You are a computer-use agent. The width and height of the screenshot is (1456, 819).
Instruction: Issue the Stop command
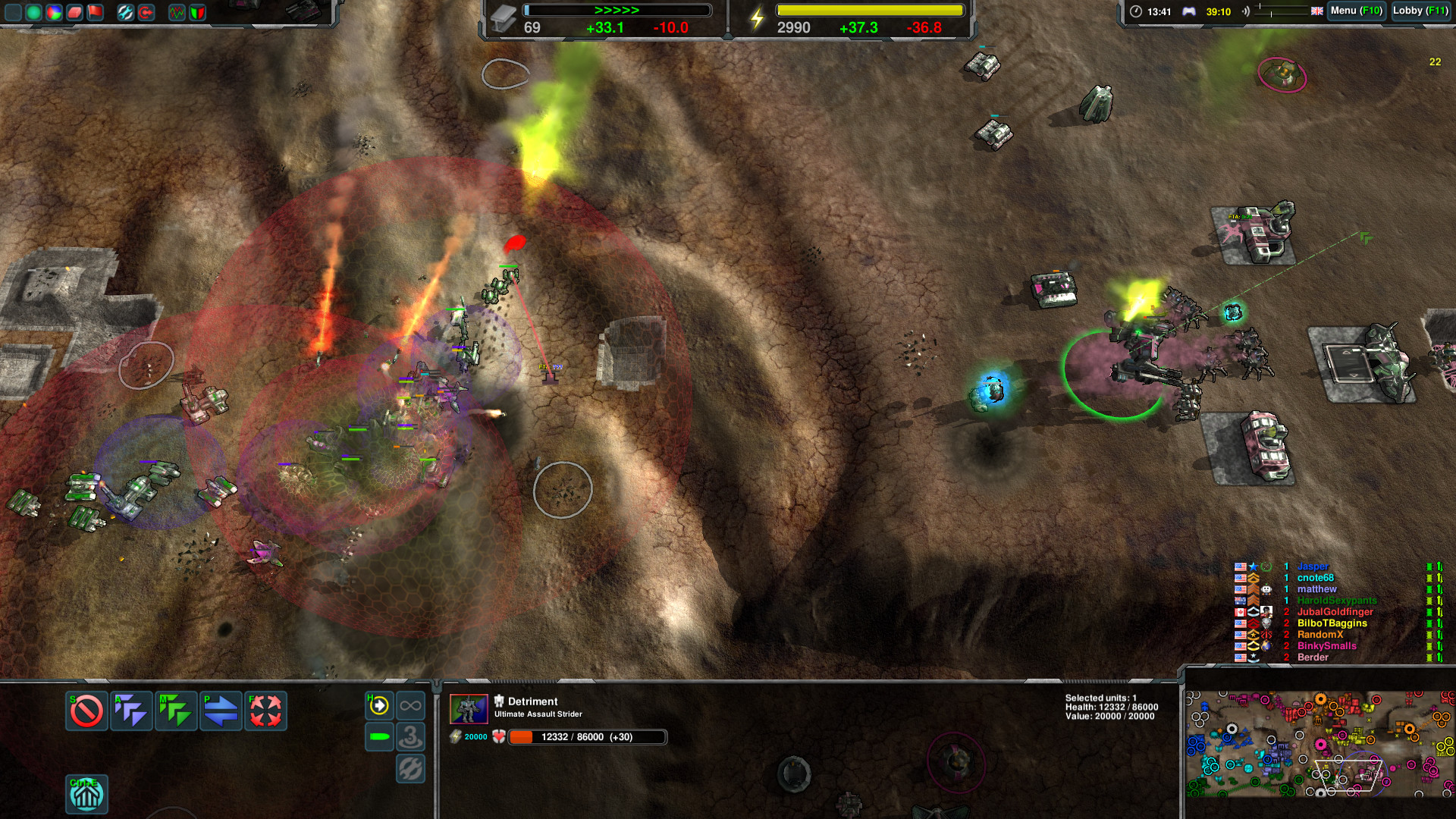[86, 711]
